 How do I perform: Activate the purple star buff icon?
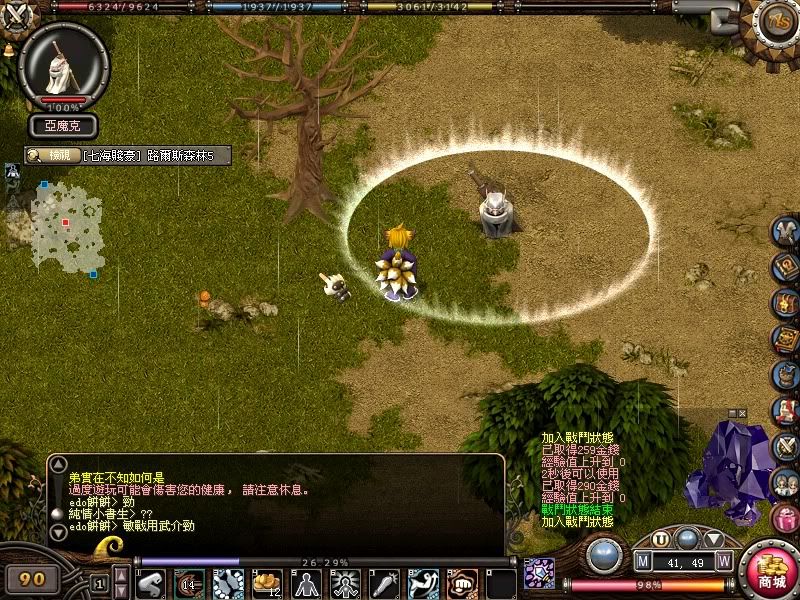539,573
